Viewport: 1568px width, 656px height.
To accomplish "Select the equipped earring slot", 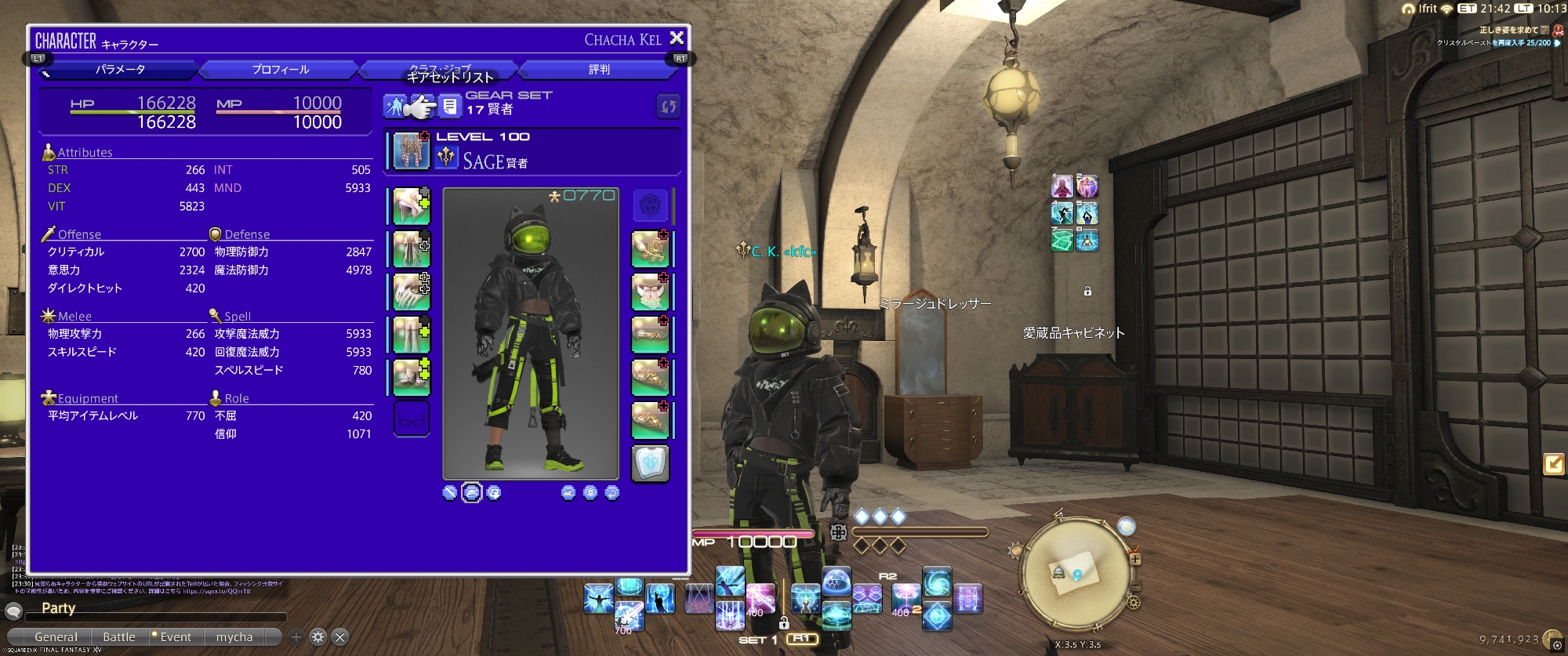I will click(650, 249).
